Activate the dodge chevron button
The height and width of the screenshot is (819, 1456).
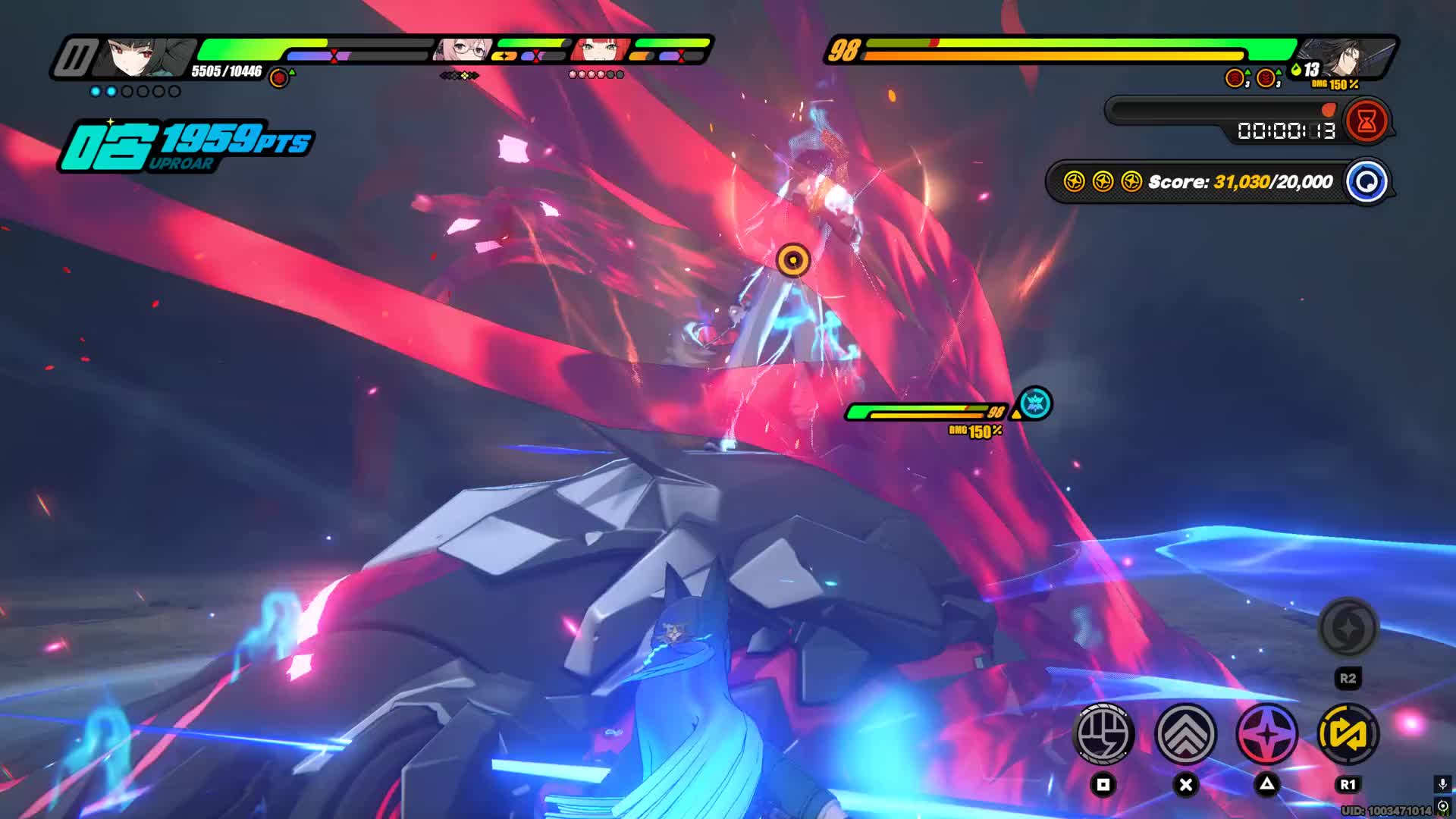coord(1185,733)
